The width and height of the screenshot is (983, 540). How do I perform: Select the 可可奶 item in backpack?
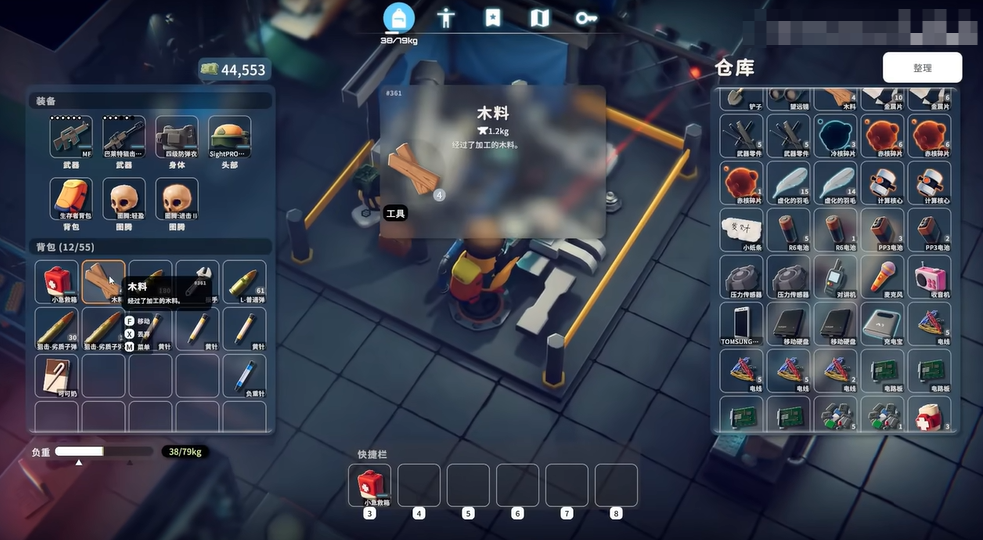point(56,376)
